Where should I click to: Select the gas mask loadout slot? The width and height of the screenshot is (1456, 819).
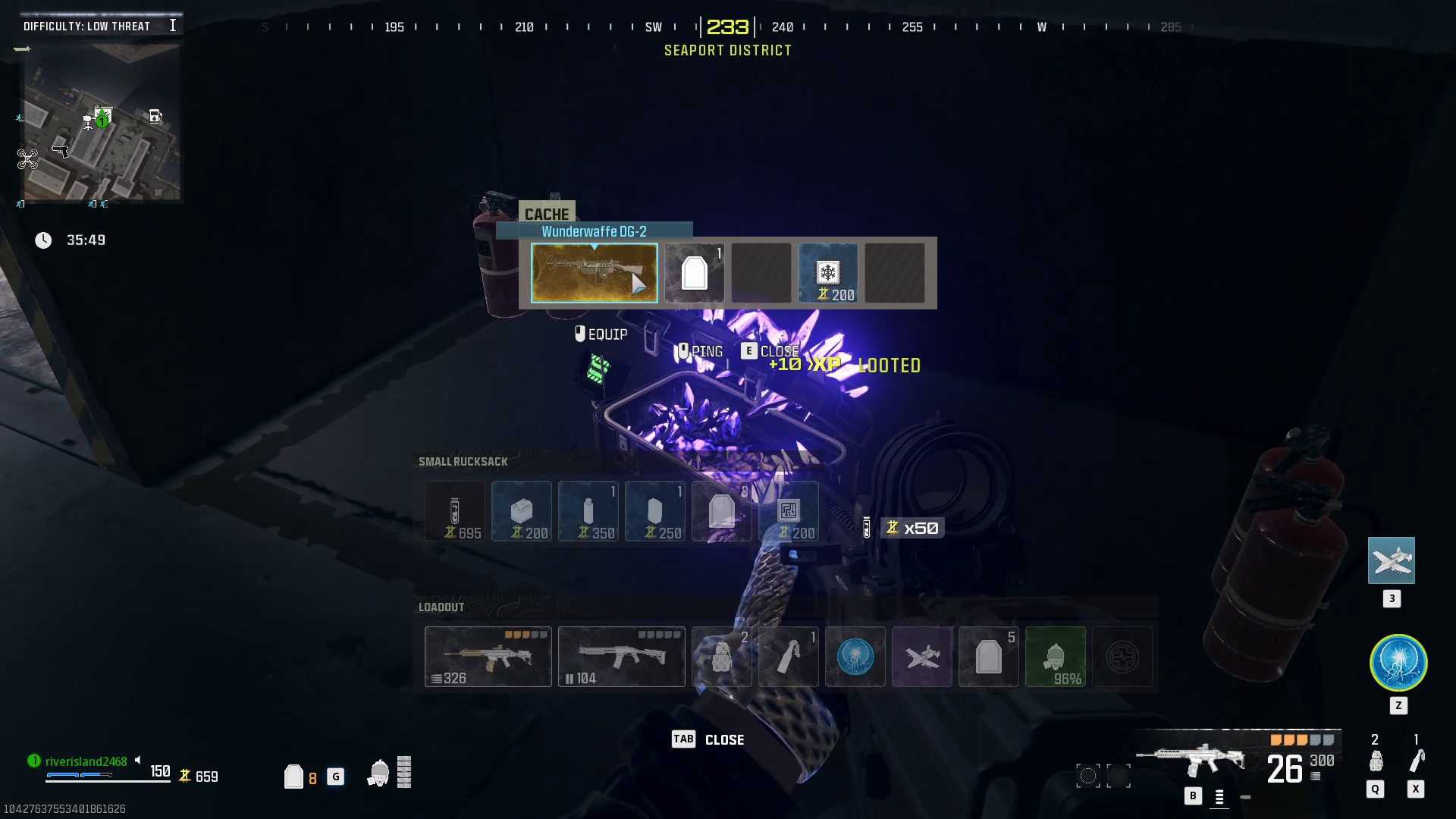tap(1056, 657)
